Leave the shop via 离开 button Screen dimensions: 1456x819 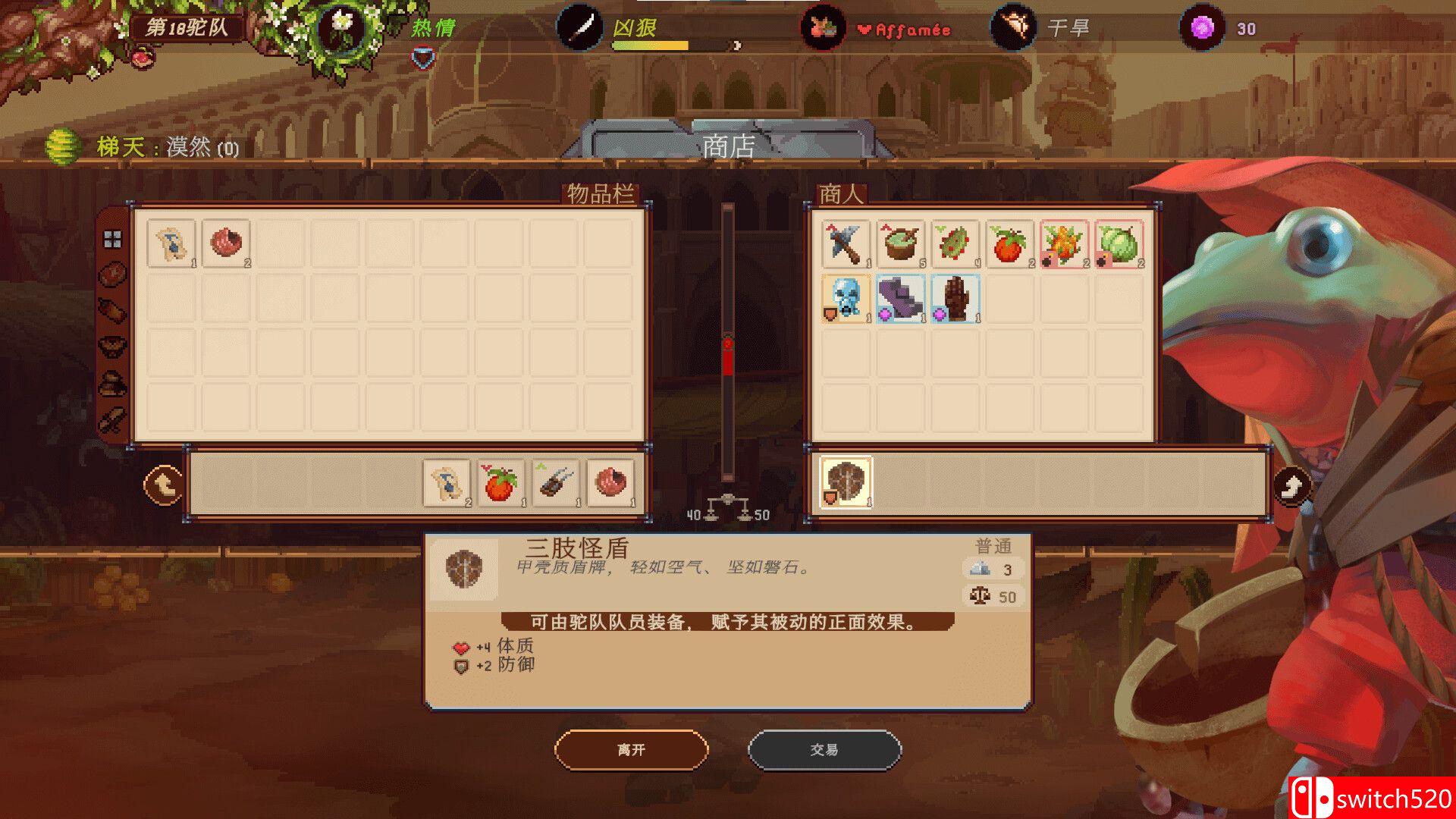pos(631,750)
